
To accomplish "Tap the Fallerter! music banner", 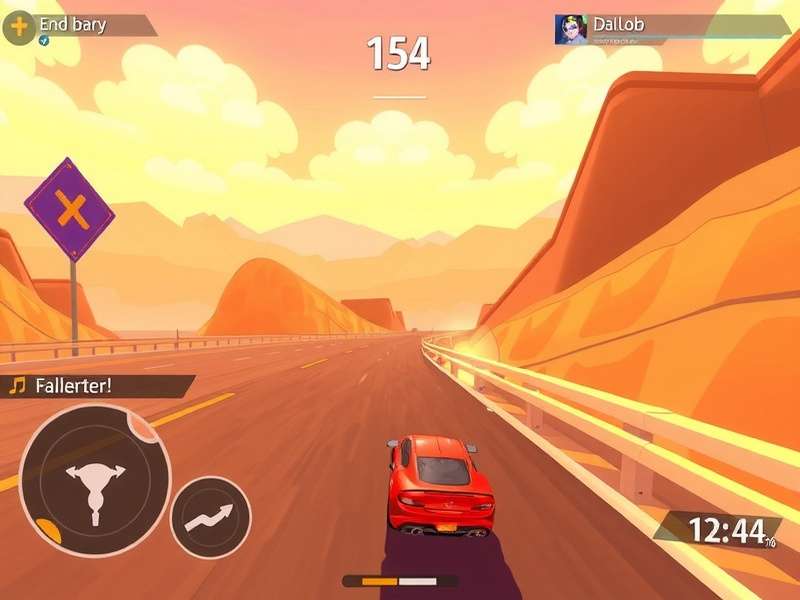I will 98,386.
